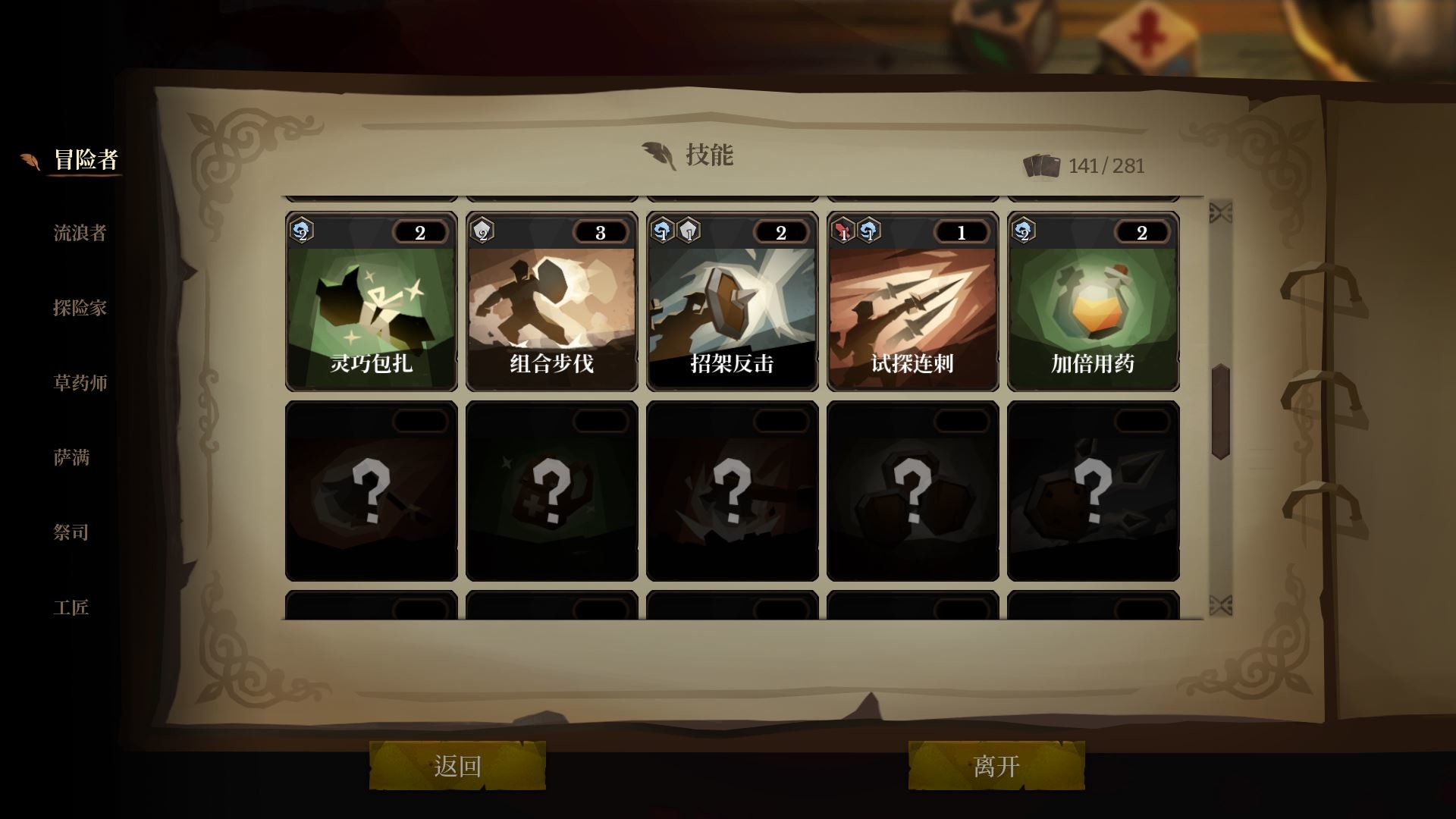The image size is (1456, 819).
Task: Open the 草药师 skill list
Action: coord(80,384)
